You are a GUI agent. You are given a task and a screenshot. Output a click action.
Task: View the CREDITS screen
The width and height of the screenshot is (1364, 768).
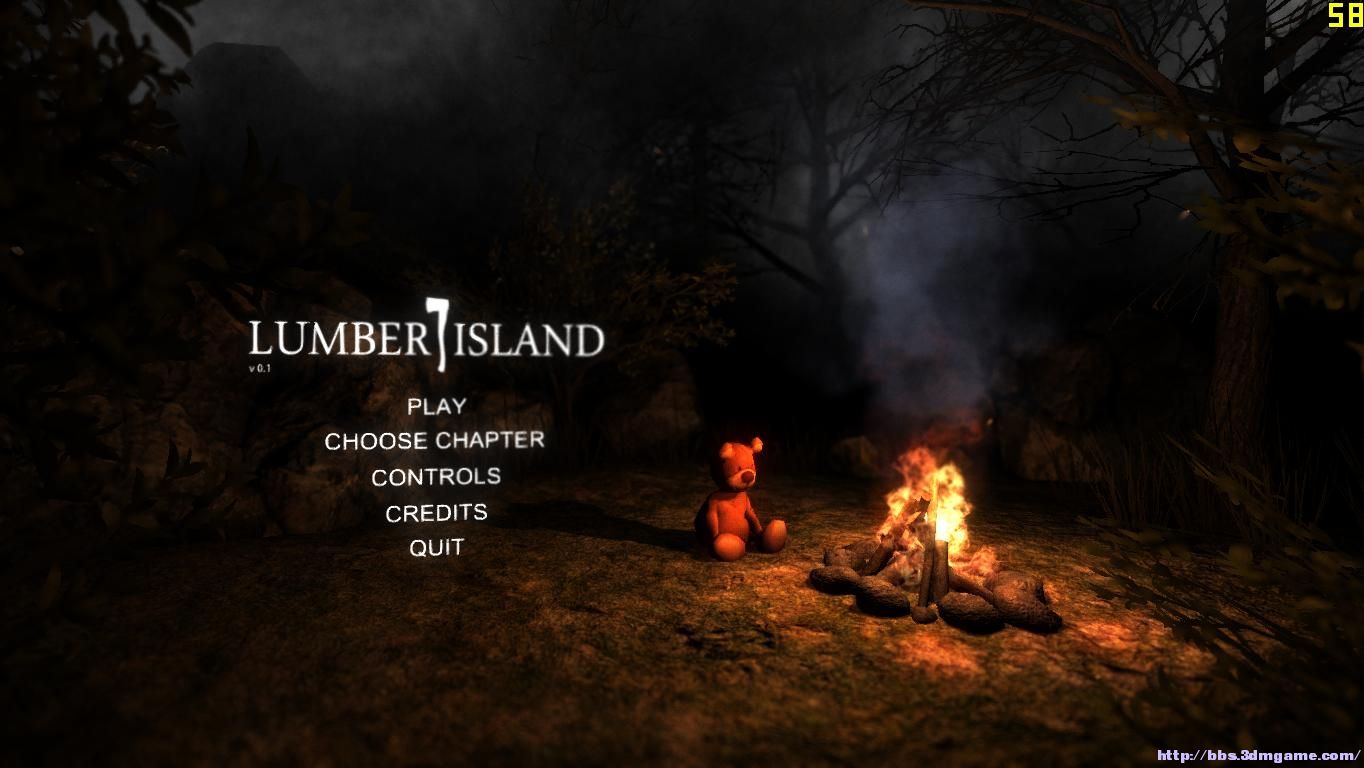click(x=437, y=512)
